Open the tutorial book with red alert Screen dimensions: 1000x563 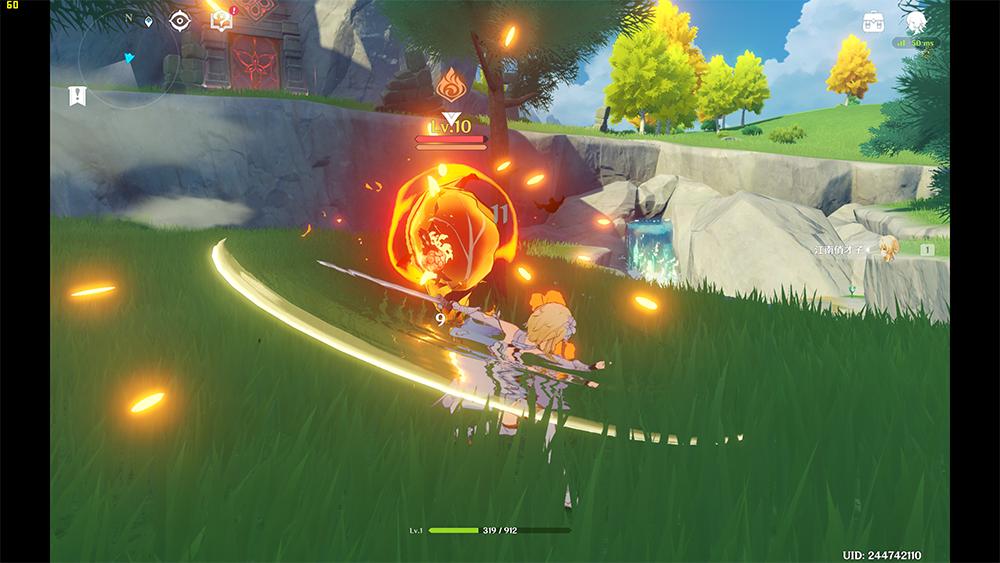click(x=221, y=19)
